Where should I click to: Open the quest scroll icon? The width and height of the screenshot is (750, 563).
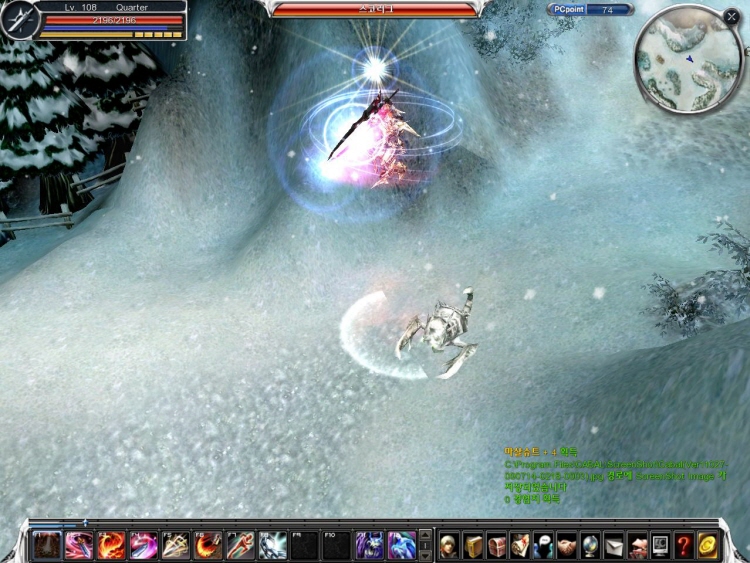pos(520,545)
